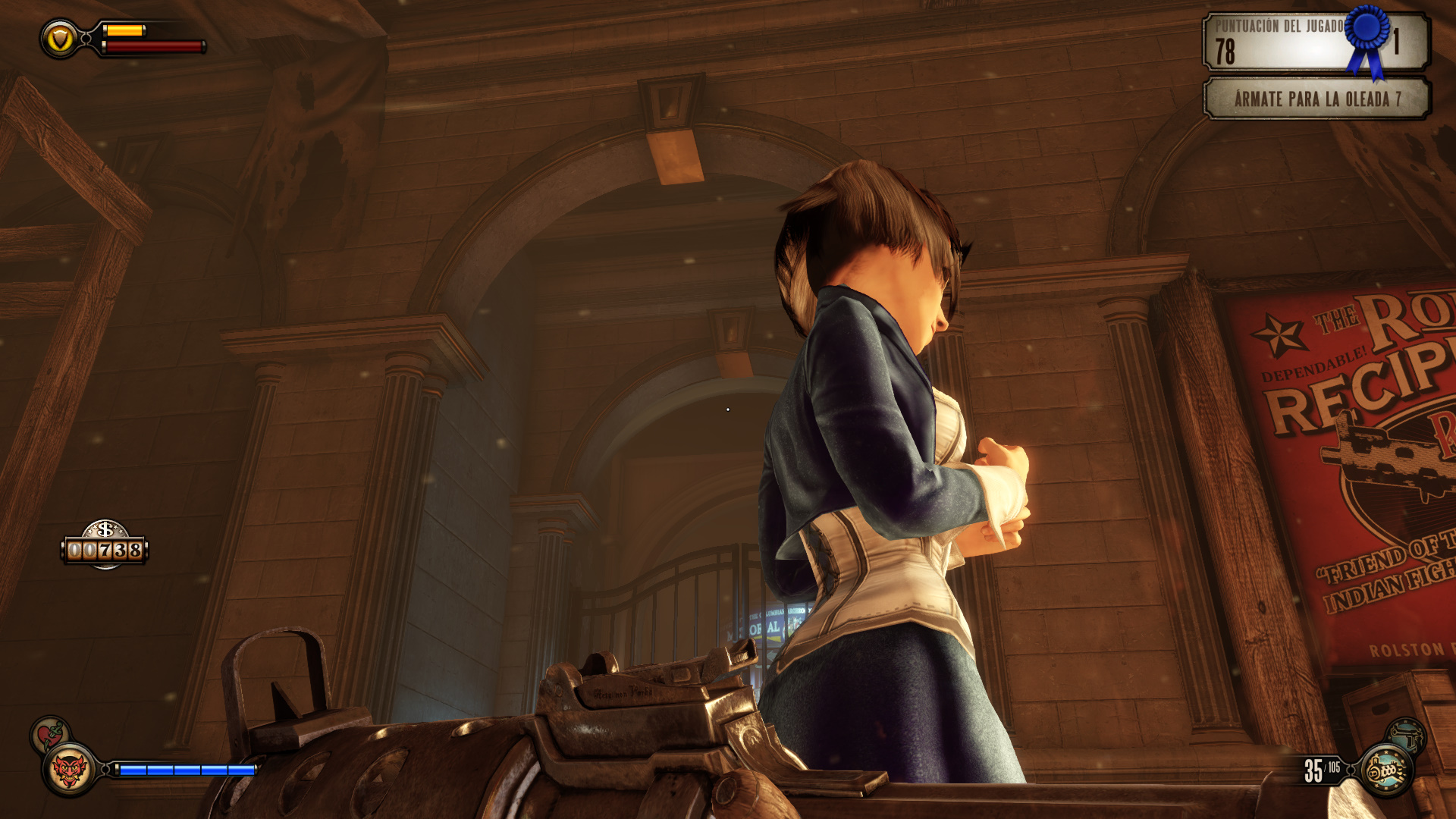Open the 'Ármate para la oleada 7' objective banner
The height and width of the screenshot is (819, 1456).
(x=1316, y=99)
